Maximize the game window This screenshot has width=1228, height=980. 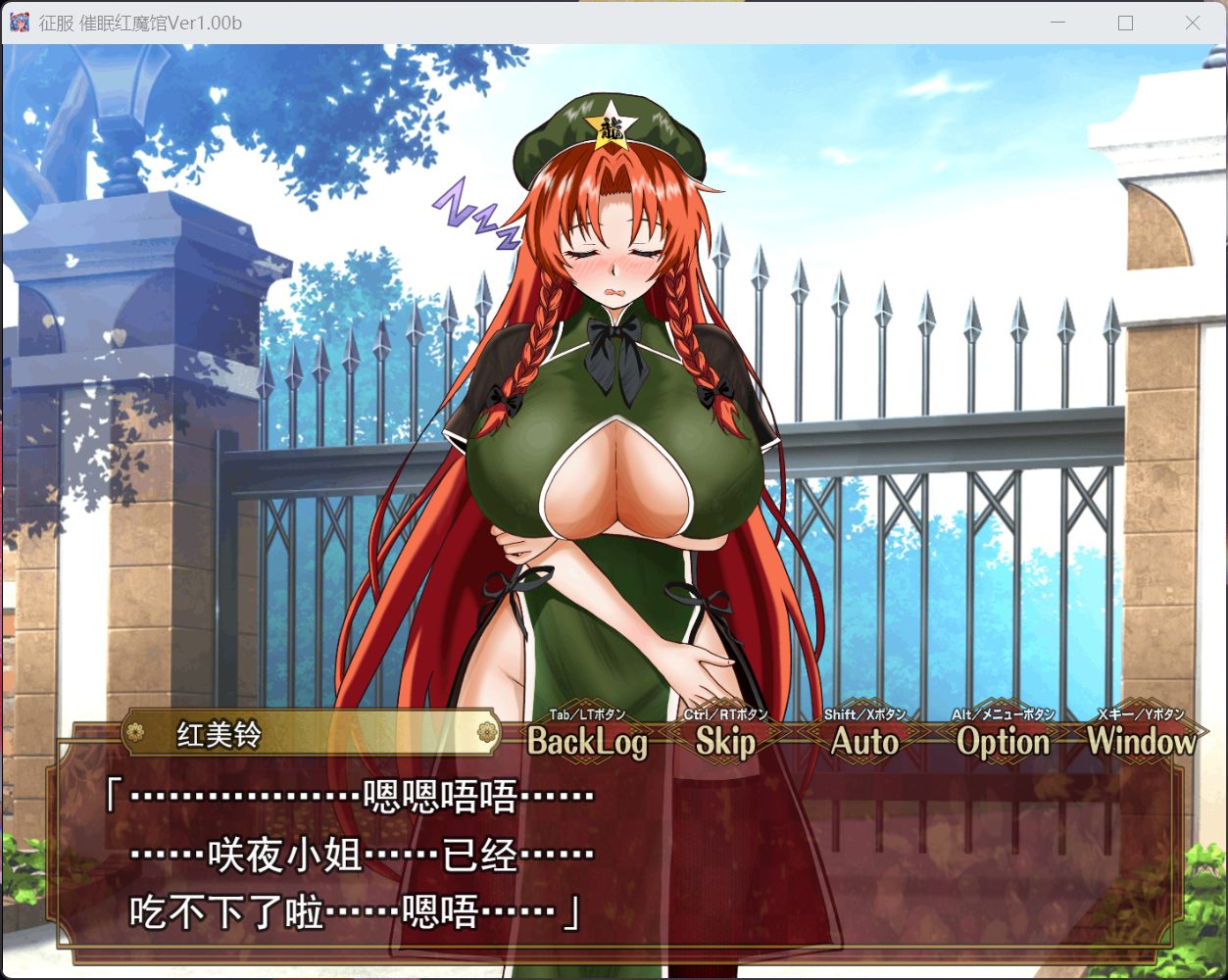1125,23
